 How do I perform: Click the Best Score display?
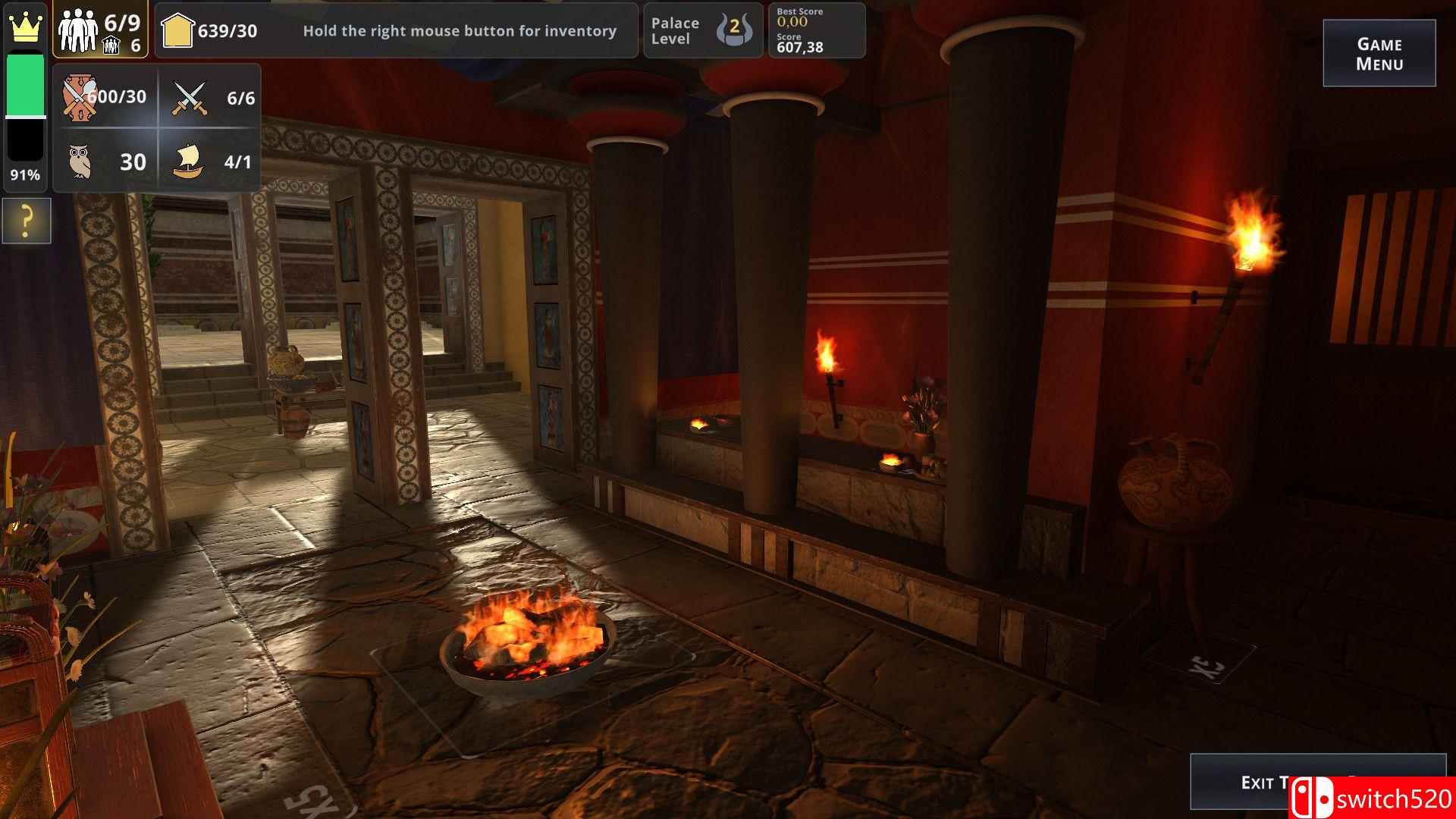click(x=795, y=17)
